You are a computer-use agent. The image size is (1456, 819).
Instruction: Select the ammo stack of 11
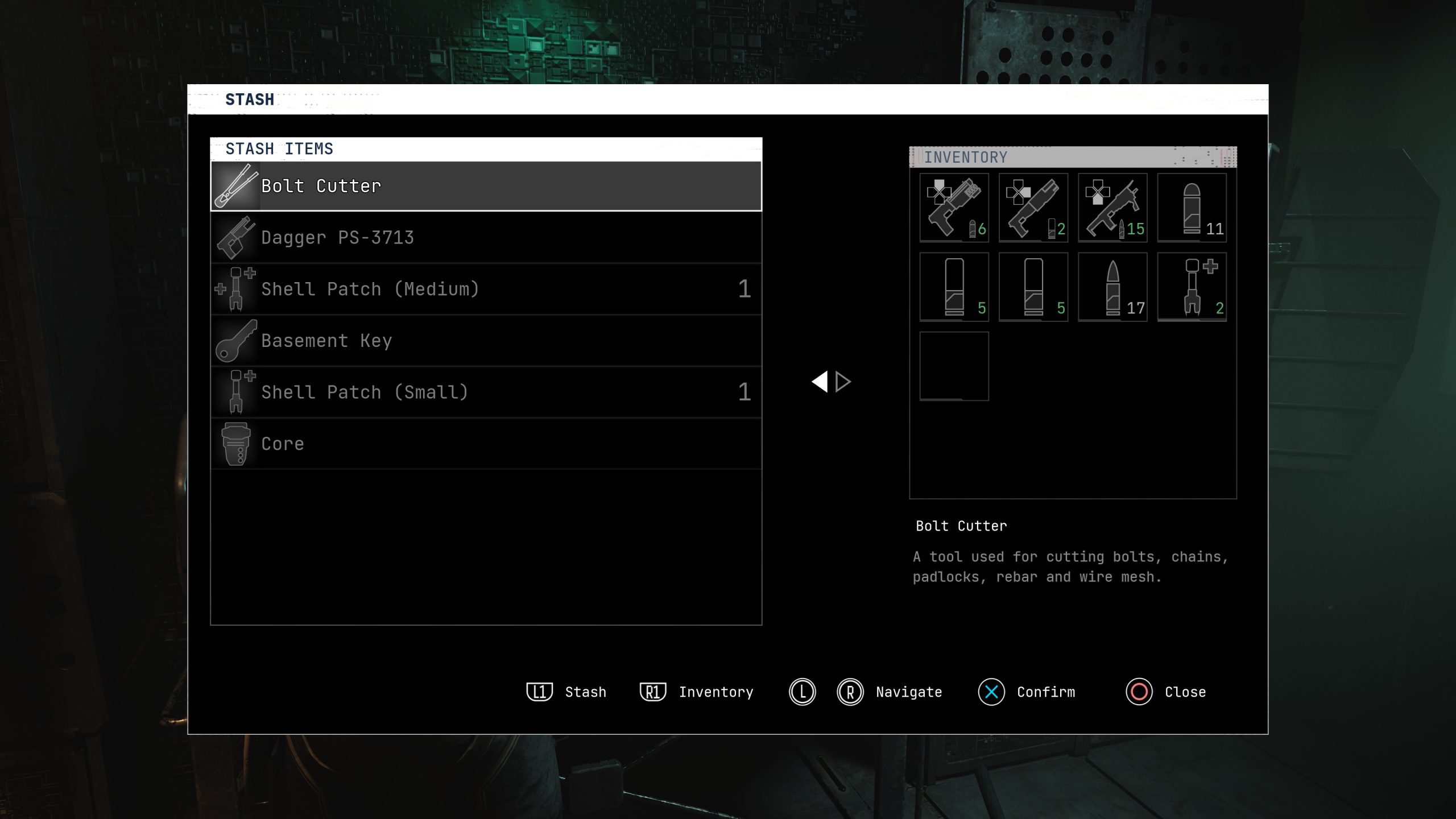[x=1192, y=208]
